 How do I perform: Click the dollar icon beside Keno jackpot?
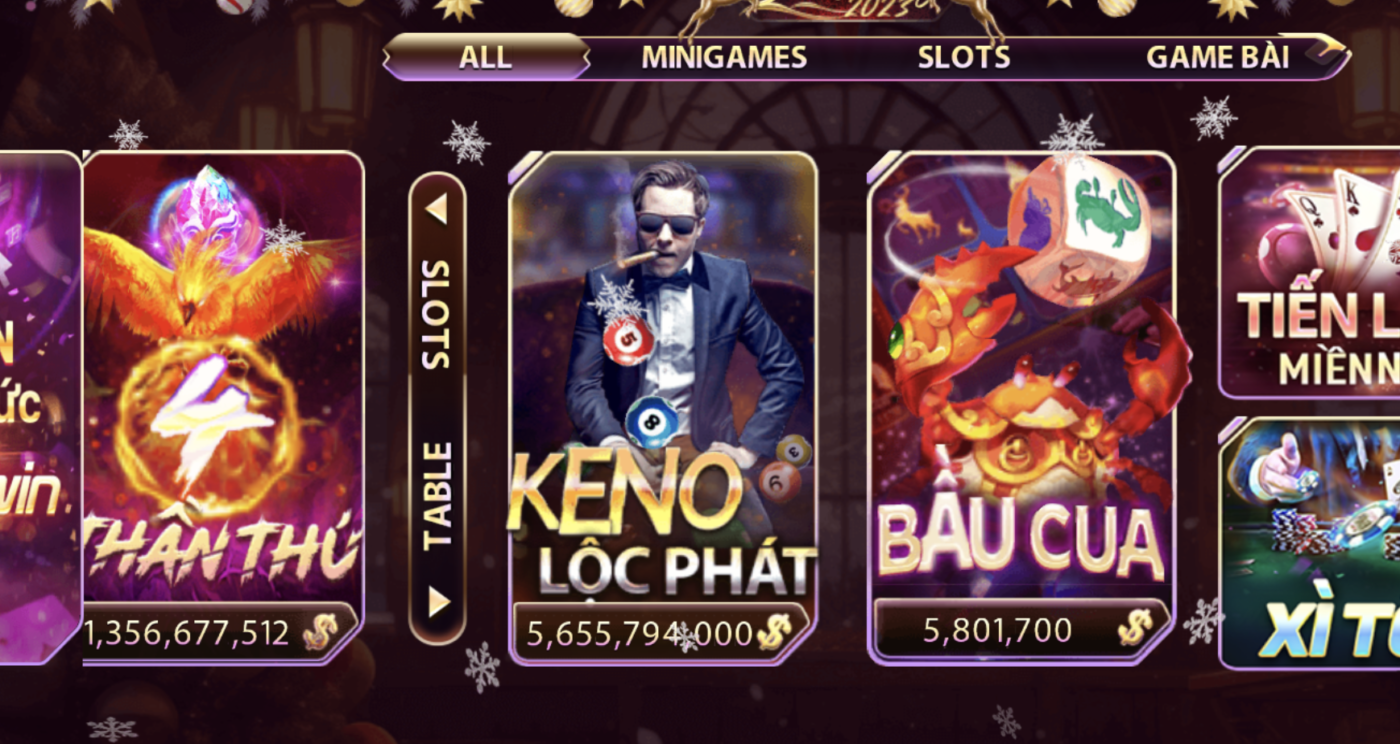(x=773, y=632)
